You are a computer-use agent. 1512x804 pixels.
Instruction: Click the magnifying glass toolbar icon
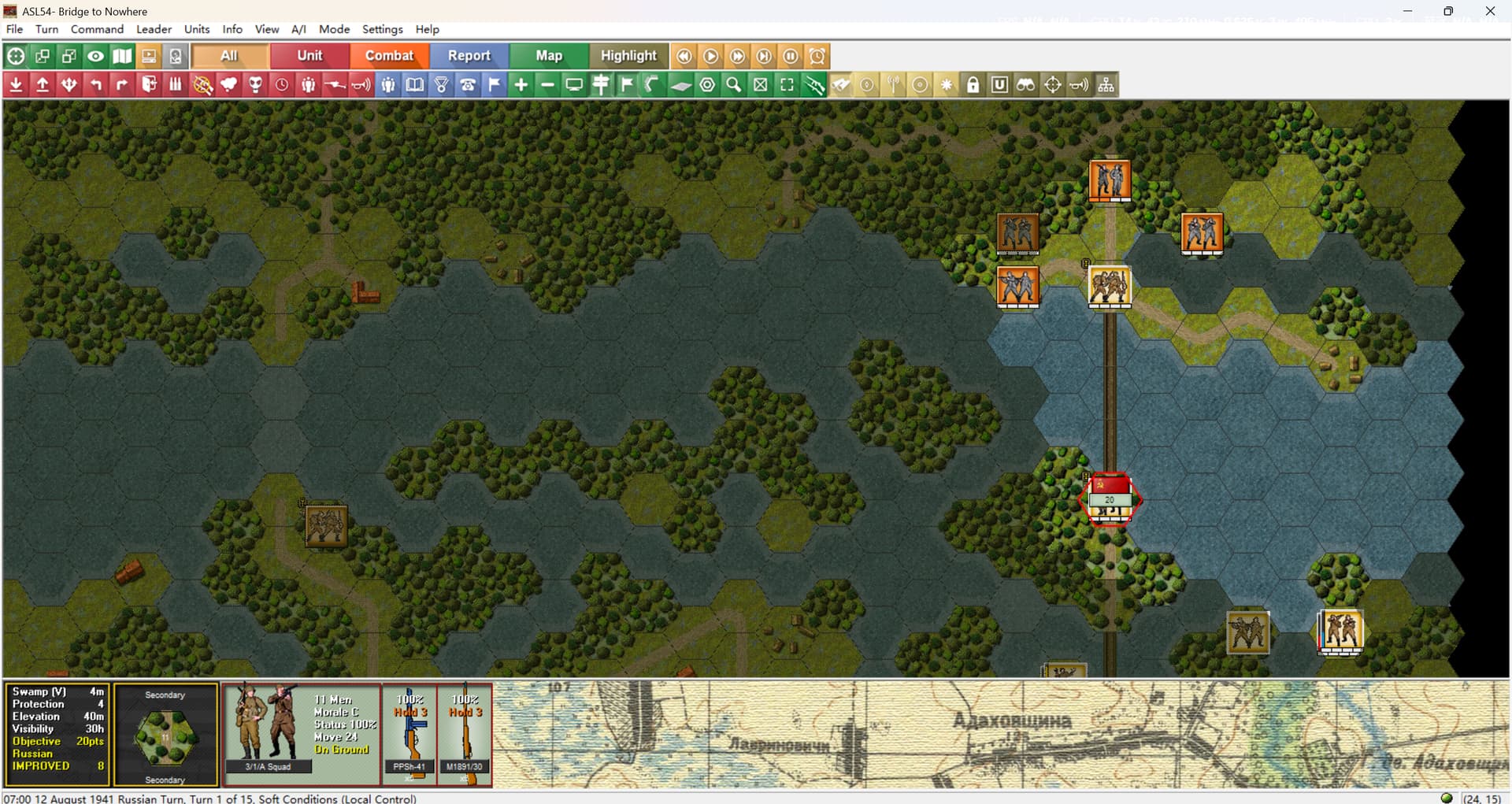coord(733,85)
